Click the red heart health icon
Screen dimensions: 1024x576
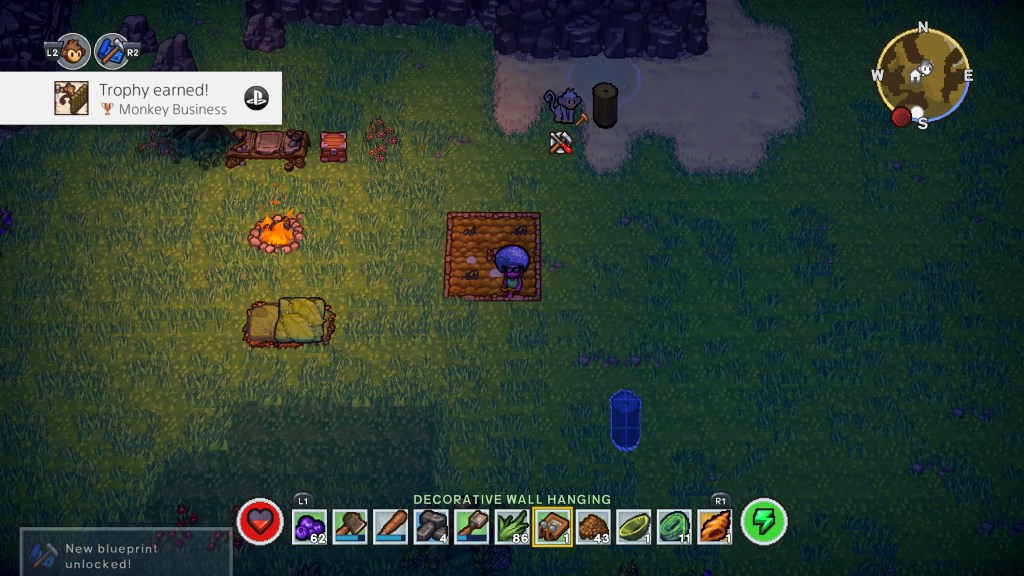(260, 522)
